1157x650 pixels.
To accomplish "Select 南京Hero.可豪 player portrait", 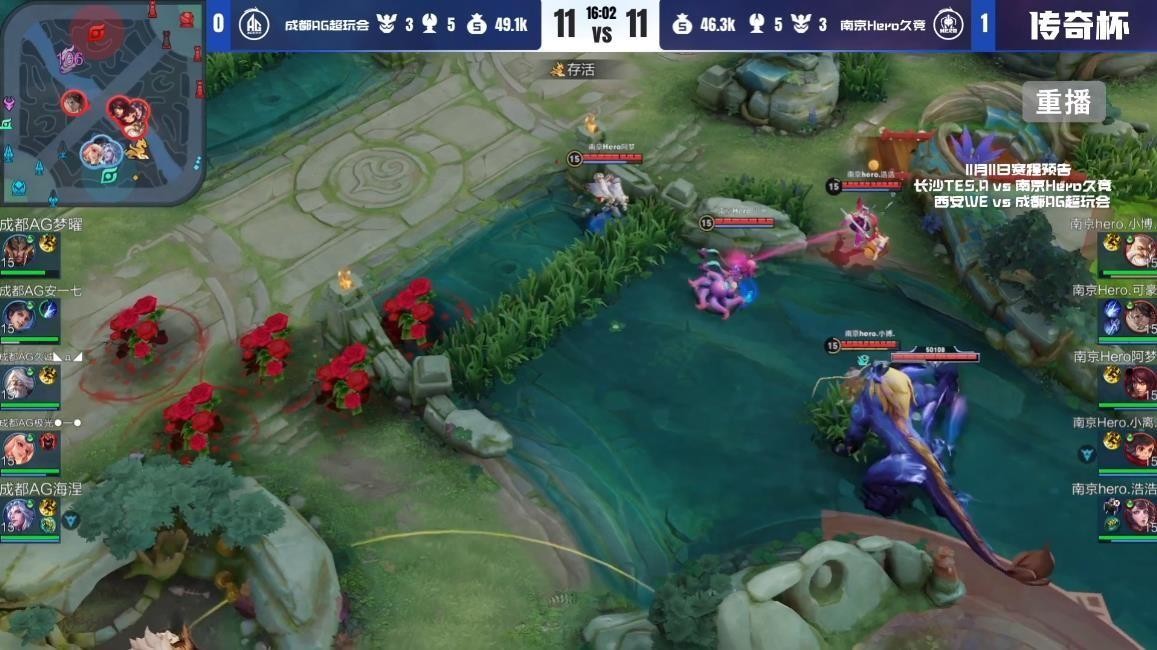I will click(1140, 317).
